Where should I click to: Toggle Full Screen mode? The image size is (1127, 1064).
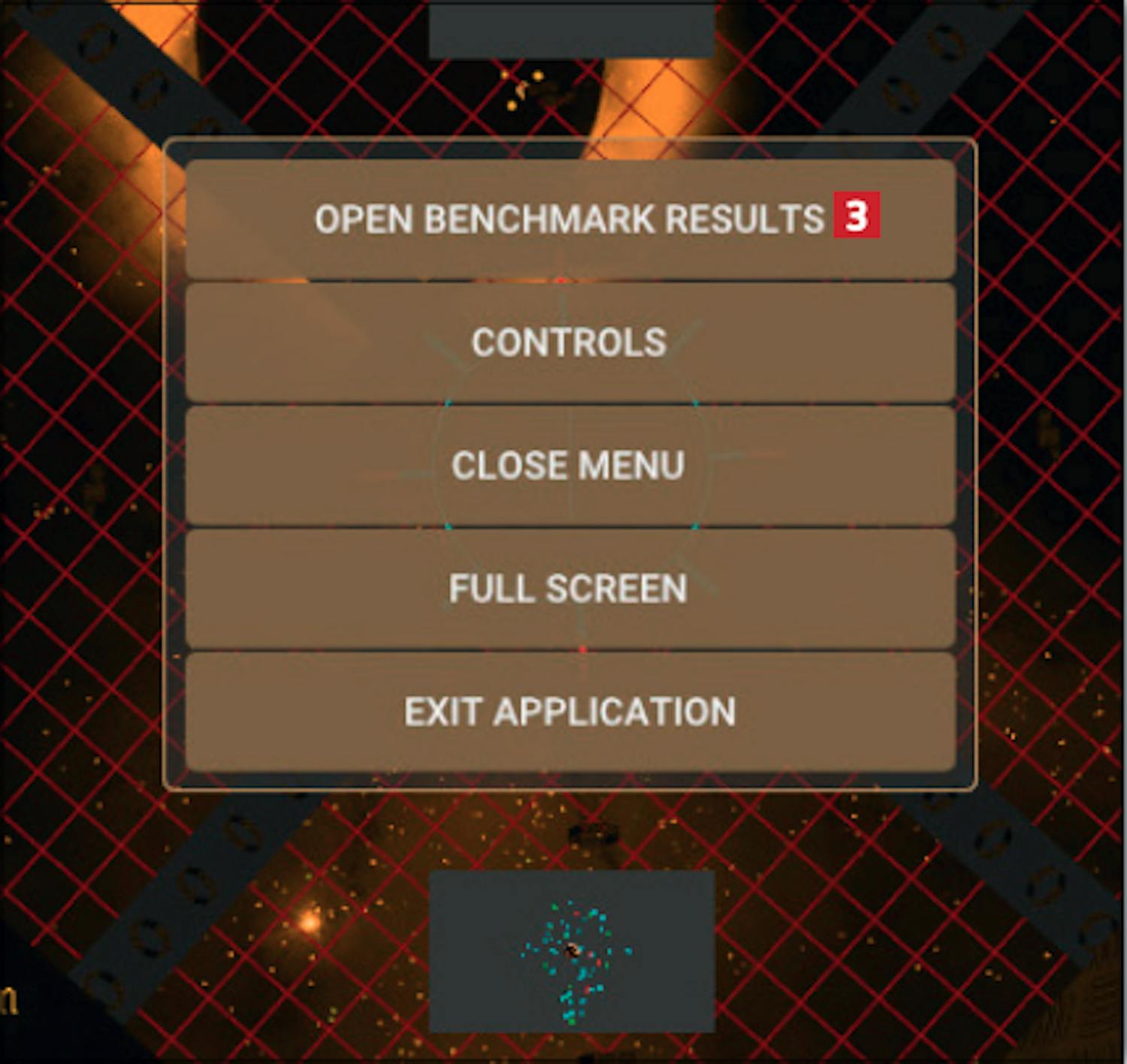click(569, 588)
